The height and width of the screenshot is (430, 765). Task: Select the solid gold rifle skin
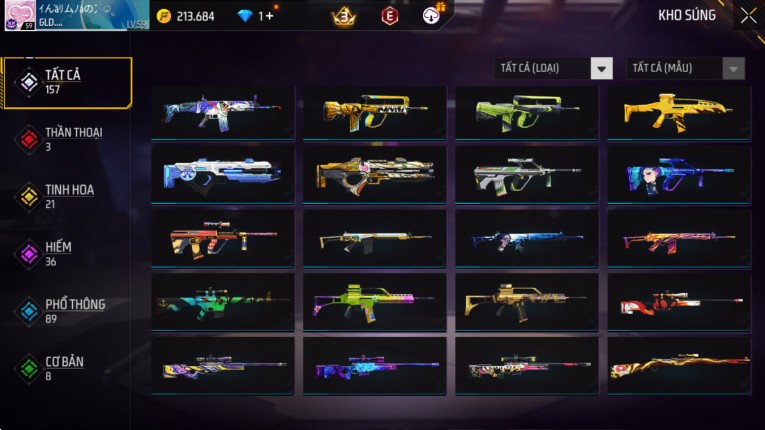coord(678,111)
